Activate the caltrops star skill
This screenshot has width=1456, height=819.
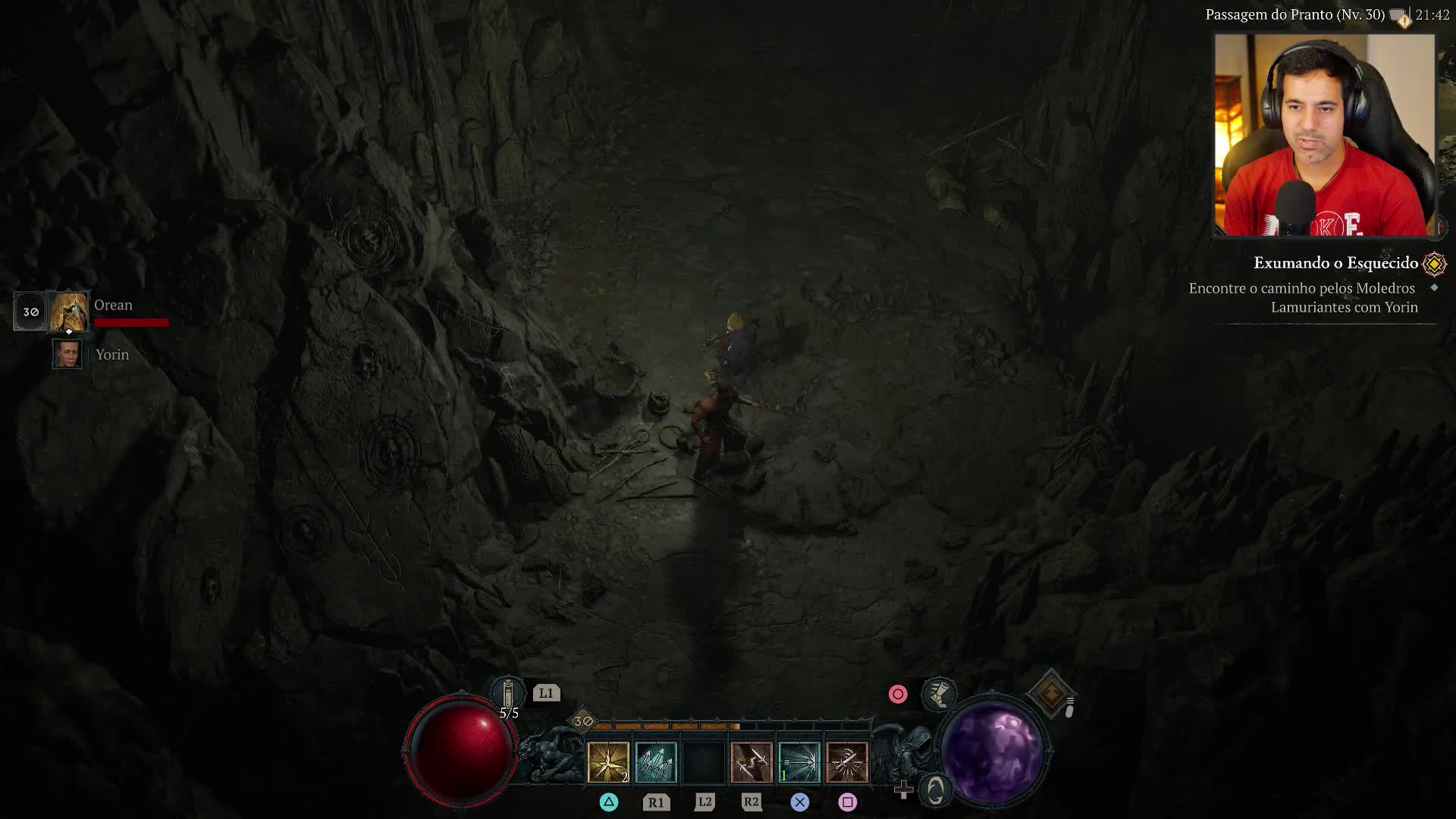608,762
